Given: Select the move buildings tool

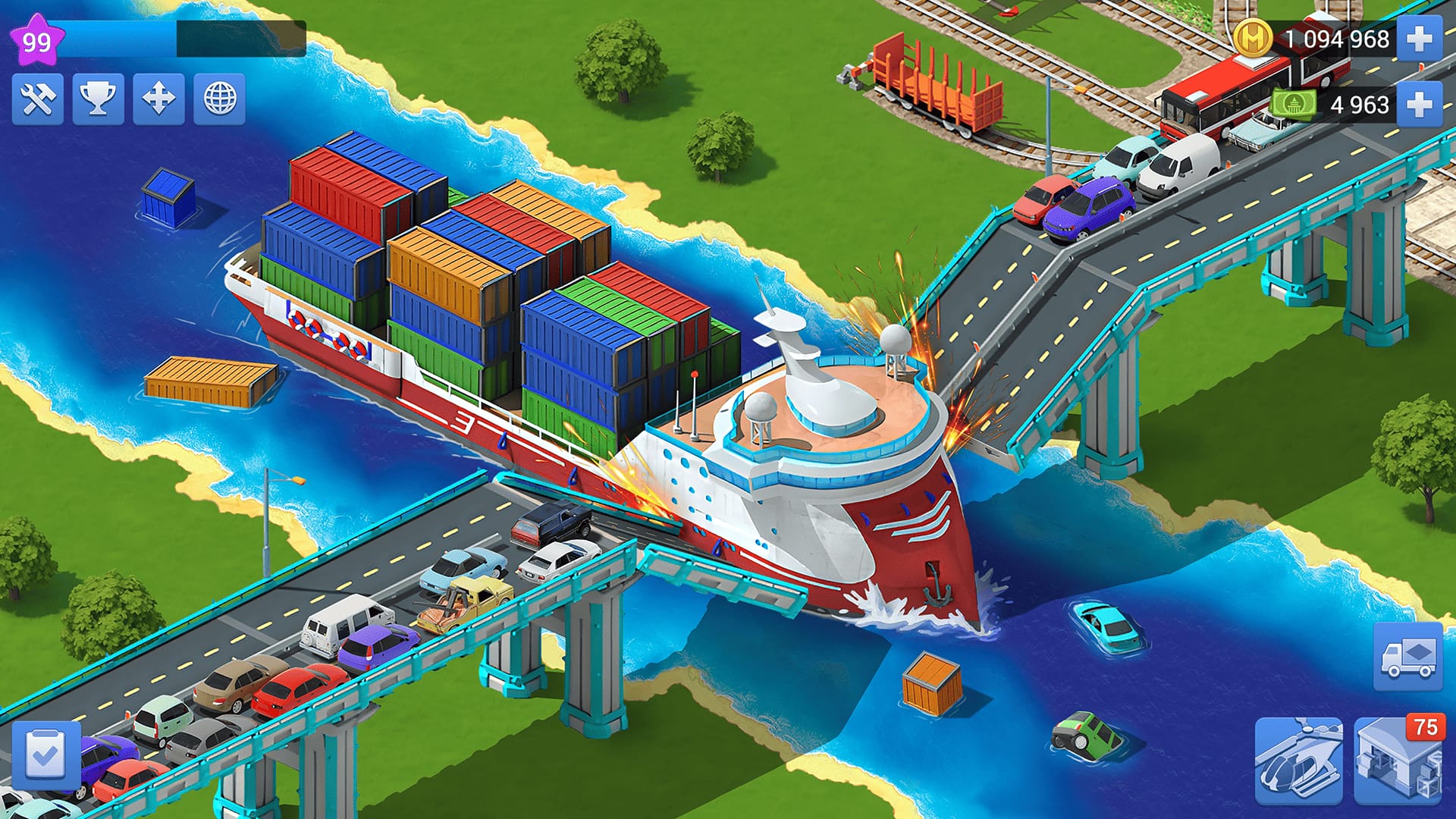Looking at the screenshot, I should 157,99.
